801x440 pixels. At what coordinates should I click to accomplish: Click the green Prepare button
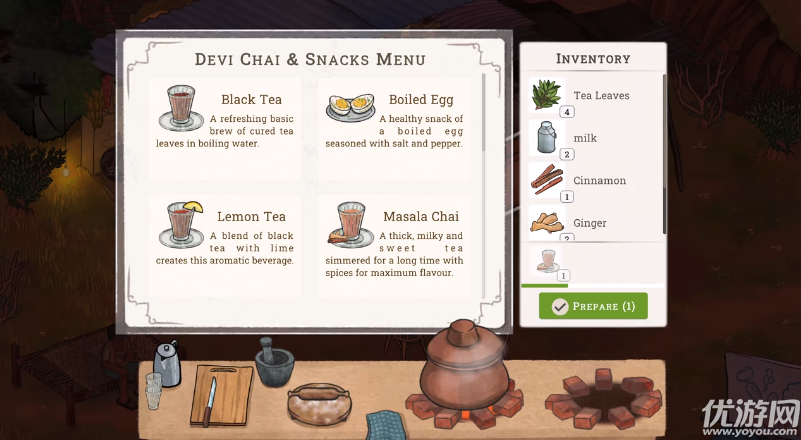click(593, 306)
